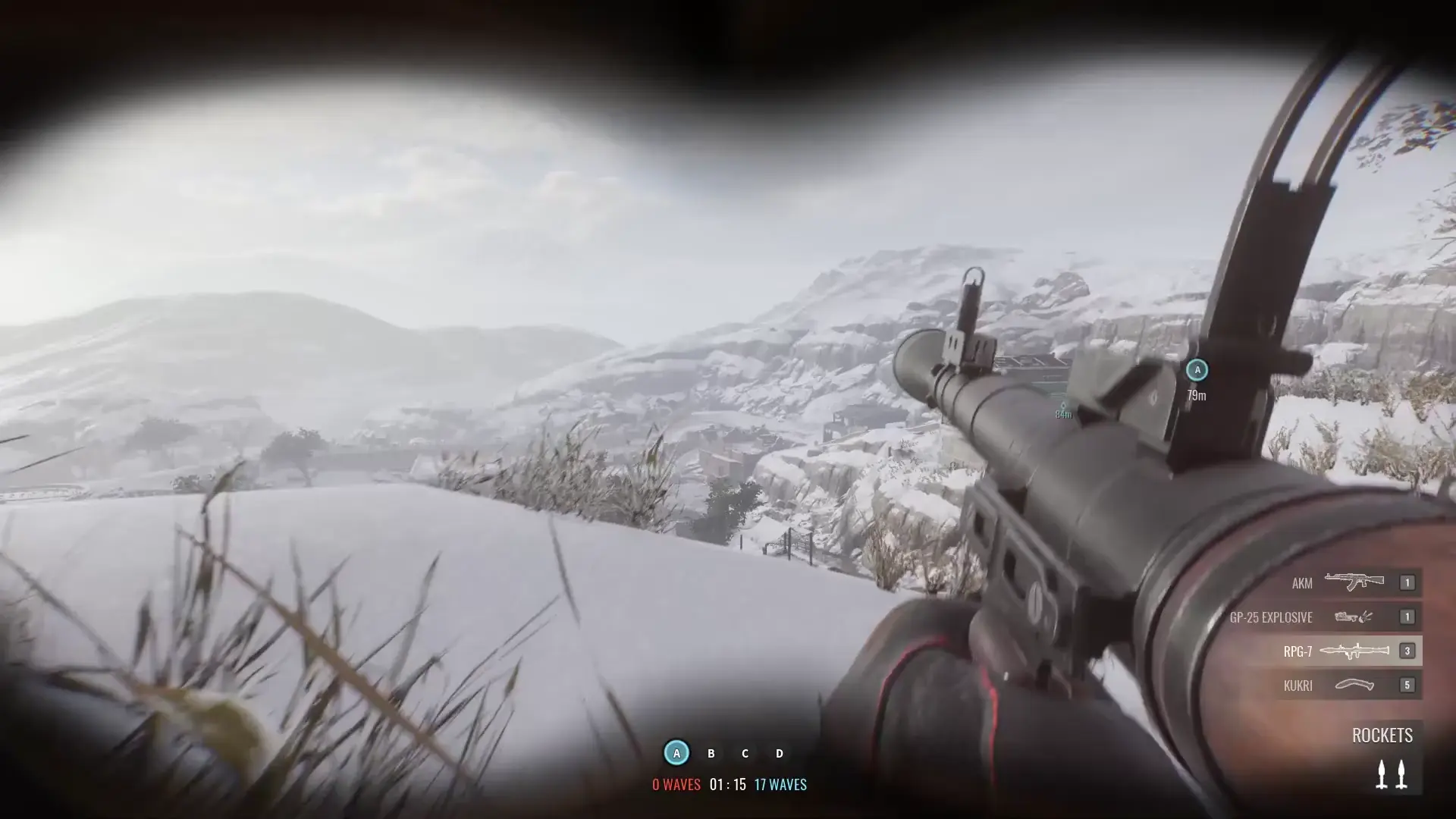Expand the Kukri count badge showing 5

point(1408,685)
